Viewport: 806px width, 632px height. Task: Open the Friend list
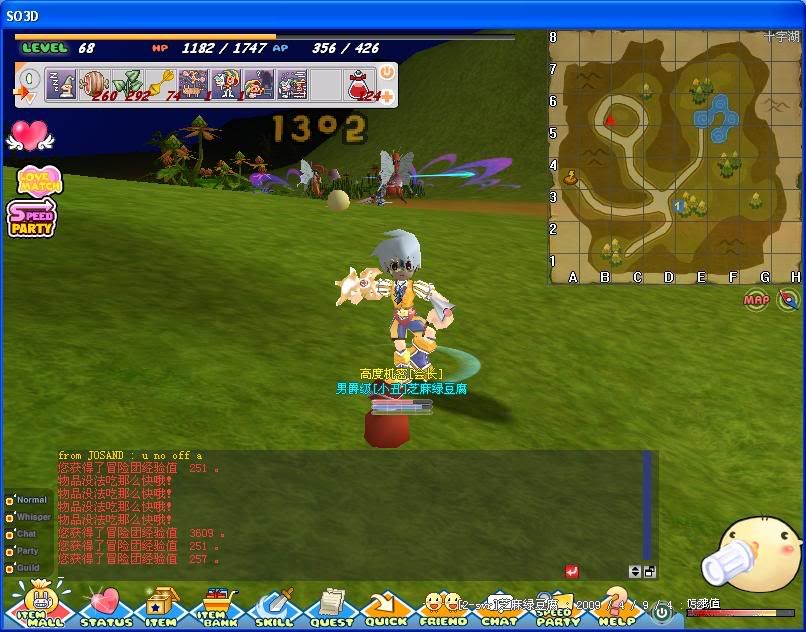coord(443,608)
